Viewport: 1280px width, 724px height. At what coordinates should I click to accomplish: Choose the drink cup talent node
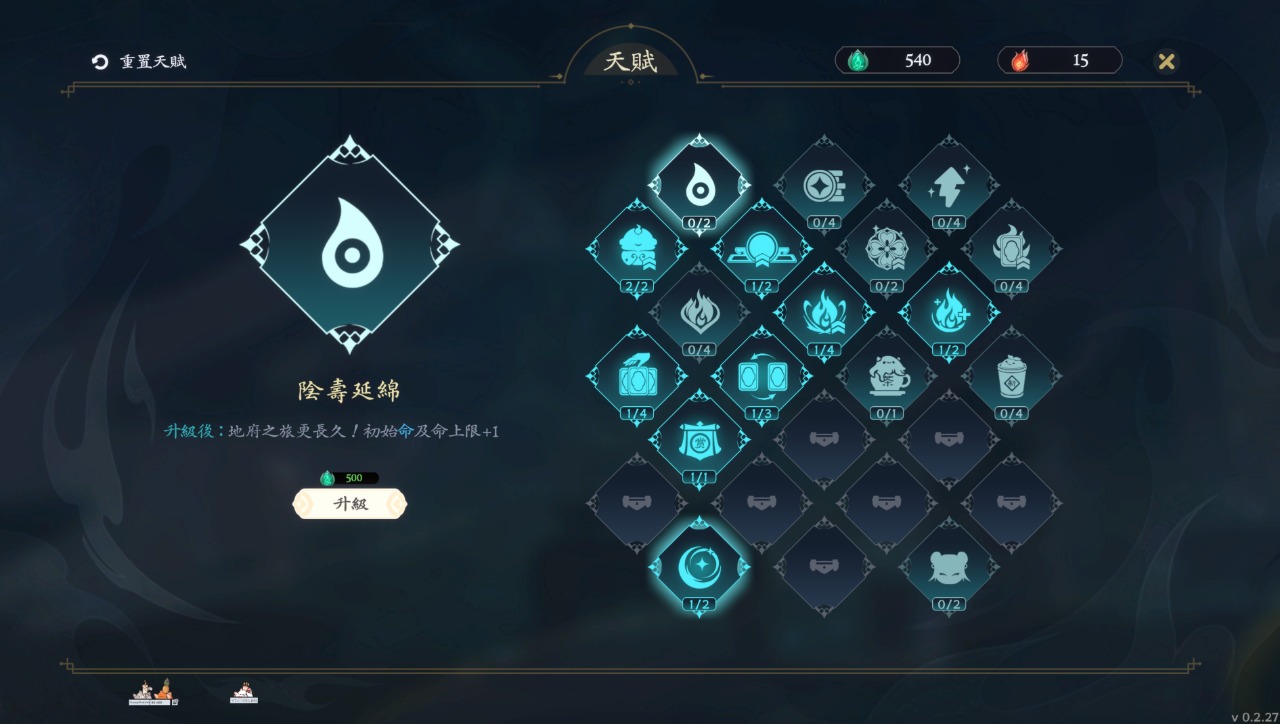tap(1011, 376)
